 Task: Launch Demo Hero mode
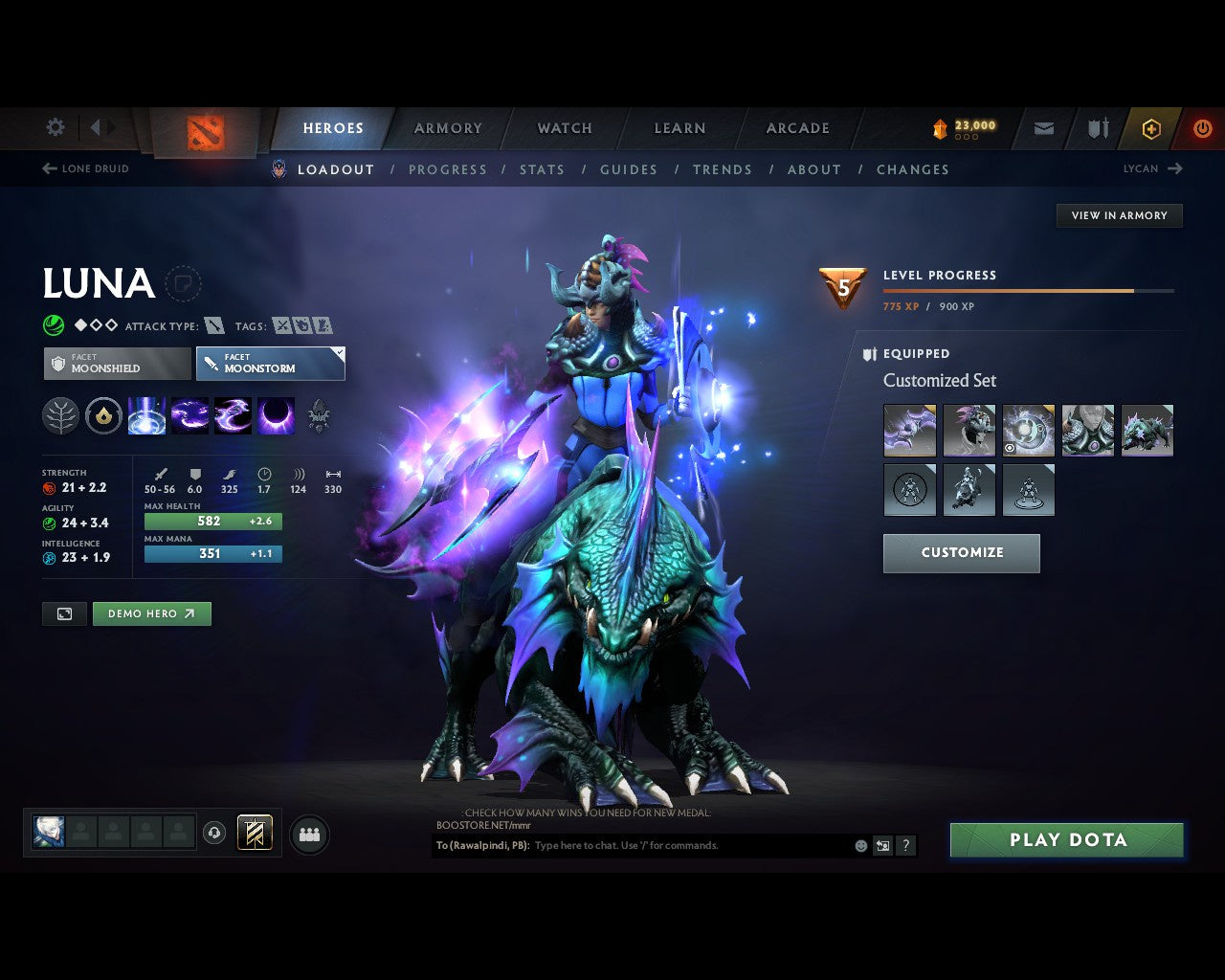(151, 613)
